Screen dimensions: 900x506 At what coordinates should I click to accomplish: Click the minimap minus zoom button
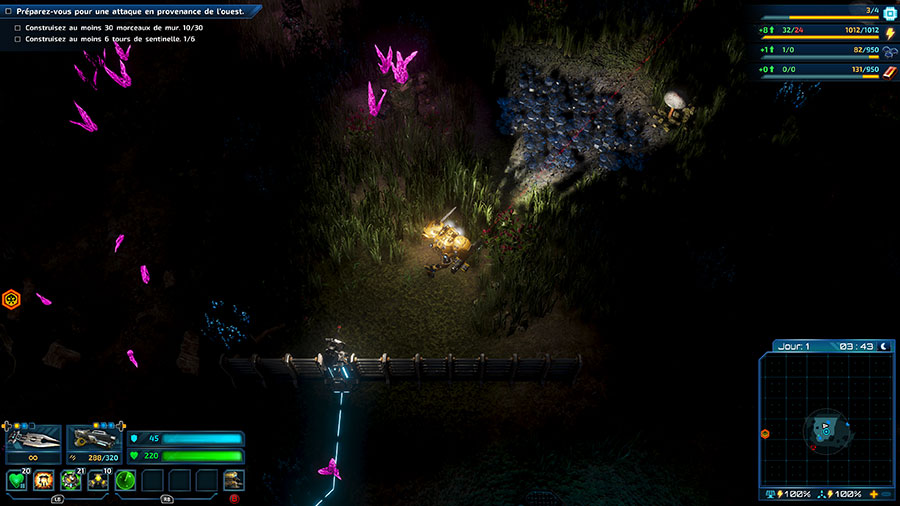(886, 495)
